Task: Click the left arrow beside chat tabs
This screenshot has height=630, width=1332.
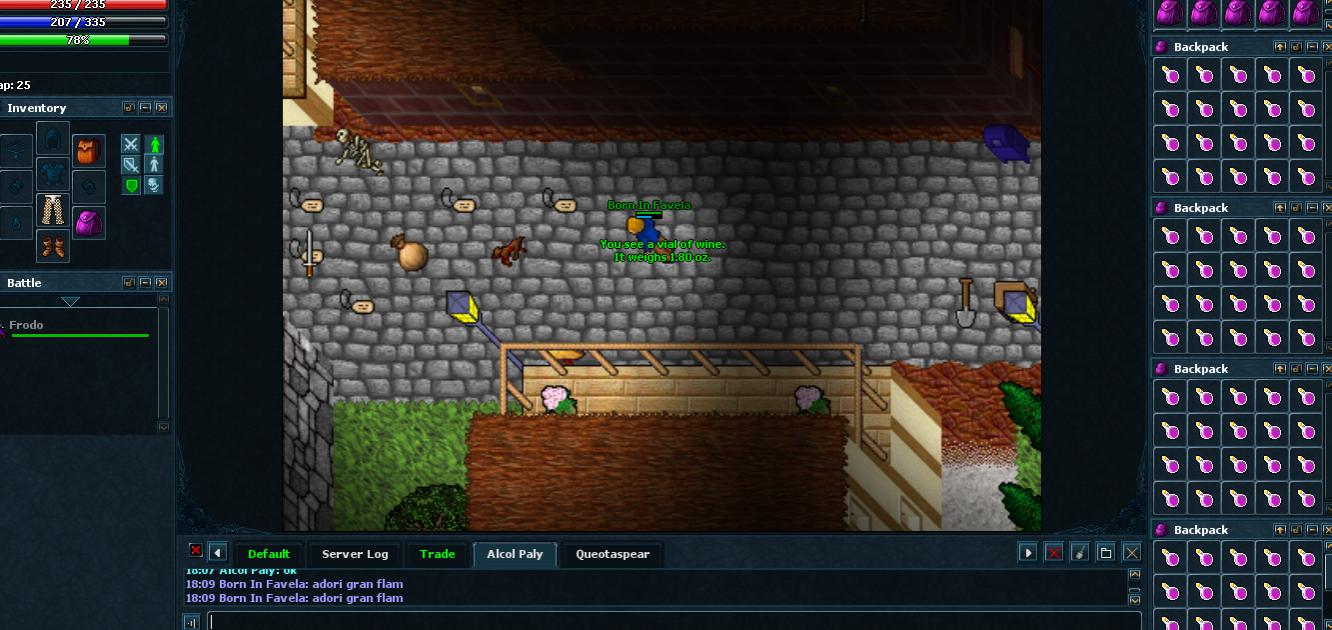Action: click(217, 553)
